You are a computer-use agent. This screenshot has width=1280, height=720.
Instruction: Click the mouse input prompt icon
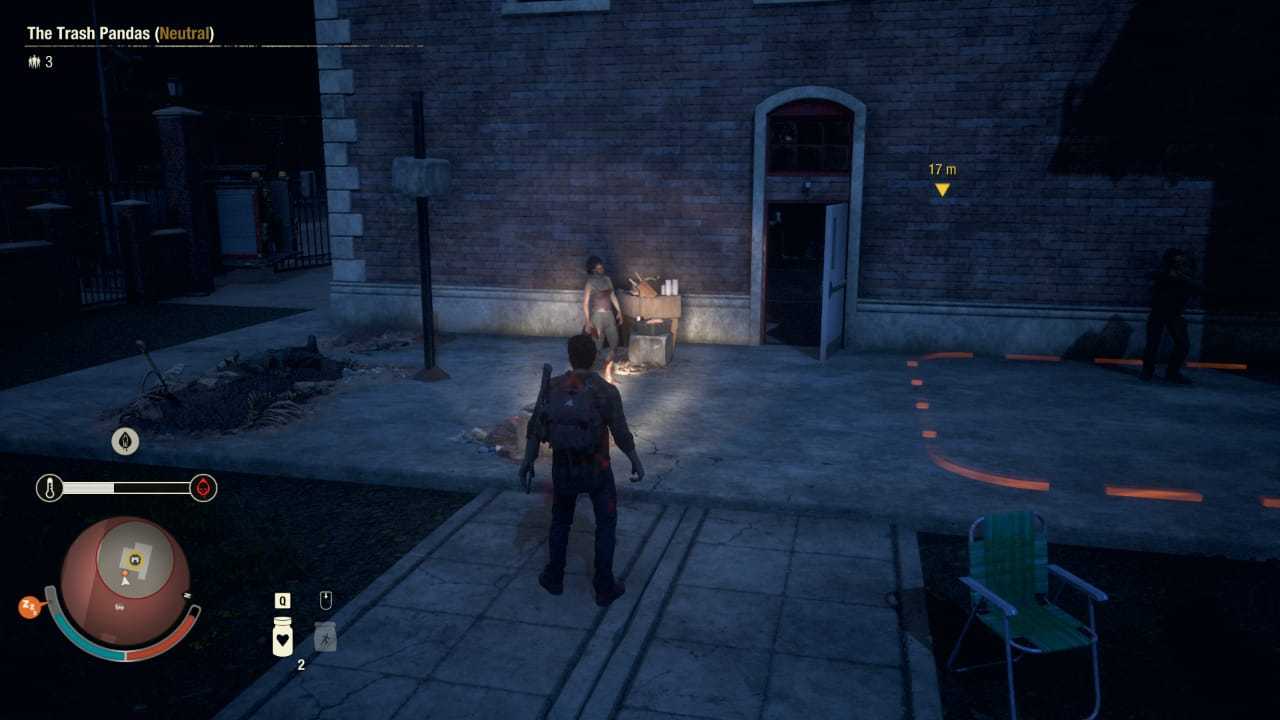(326, 600)
